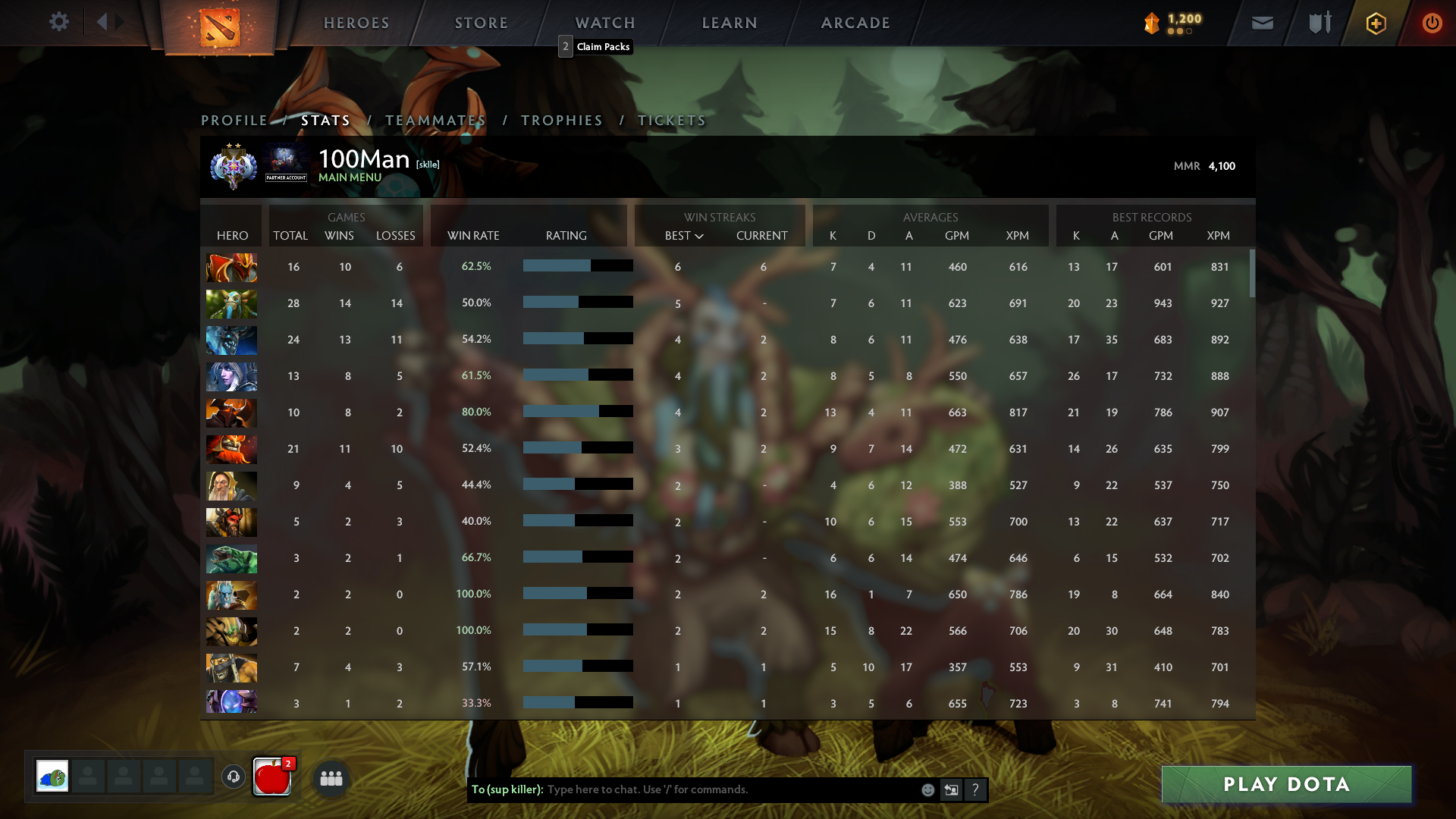
Task: Switch to the TEAMMATES tab
Action: click(x=436, y=120)
